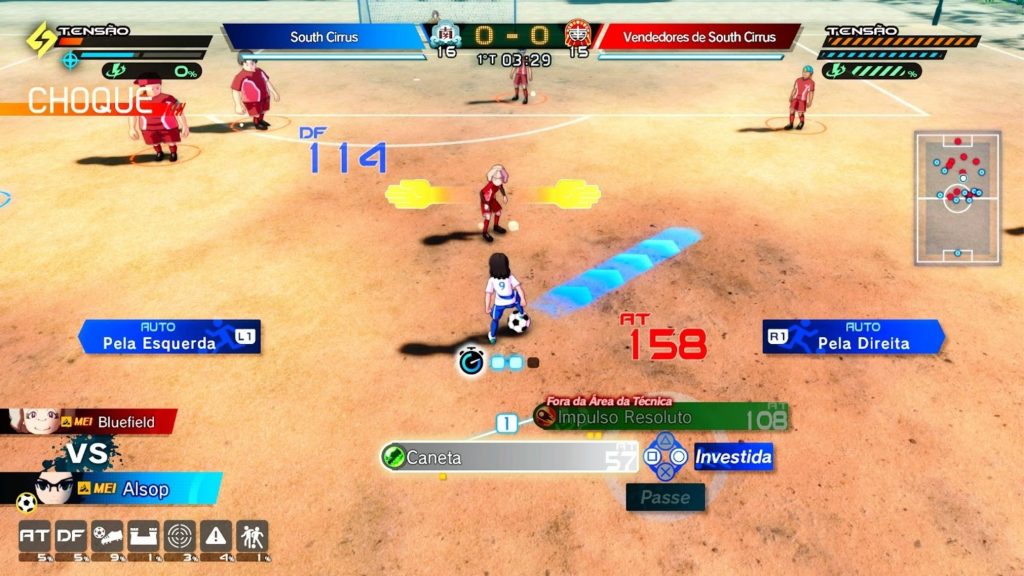Click the AT stat icon
Image resolution: width=1024 pixels, height=576 pixels.
click(x=35, y=537)
